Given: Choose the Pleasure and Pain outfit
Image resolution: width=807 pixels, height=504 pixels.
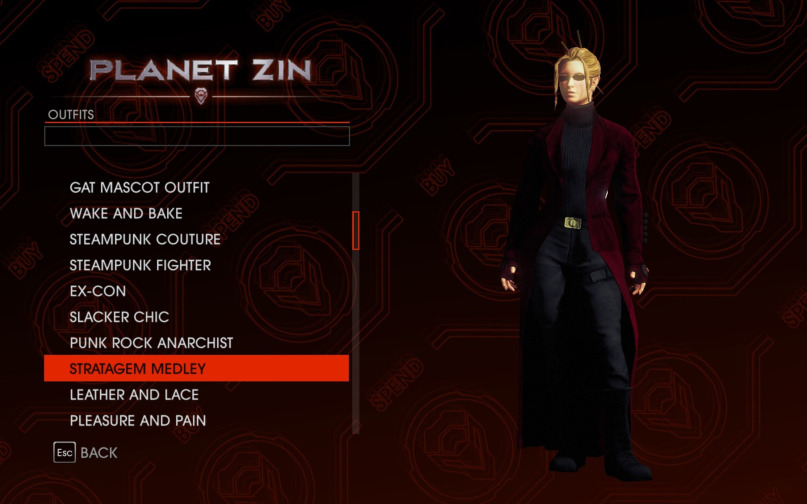Looking at the screenshot, I should click(x=138, y=421).
